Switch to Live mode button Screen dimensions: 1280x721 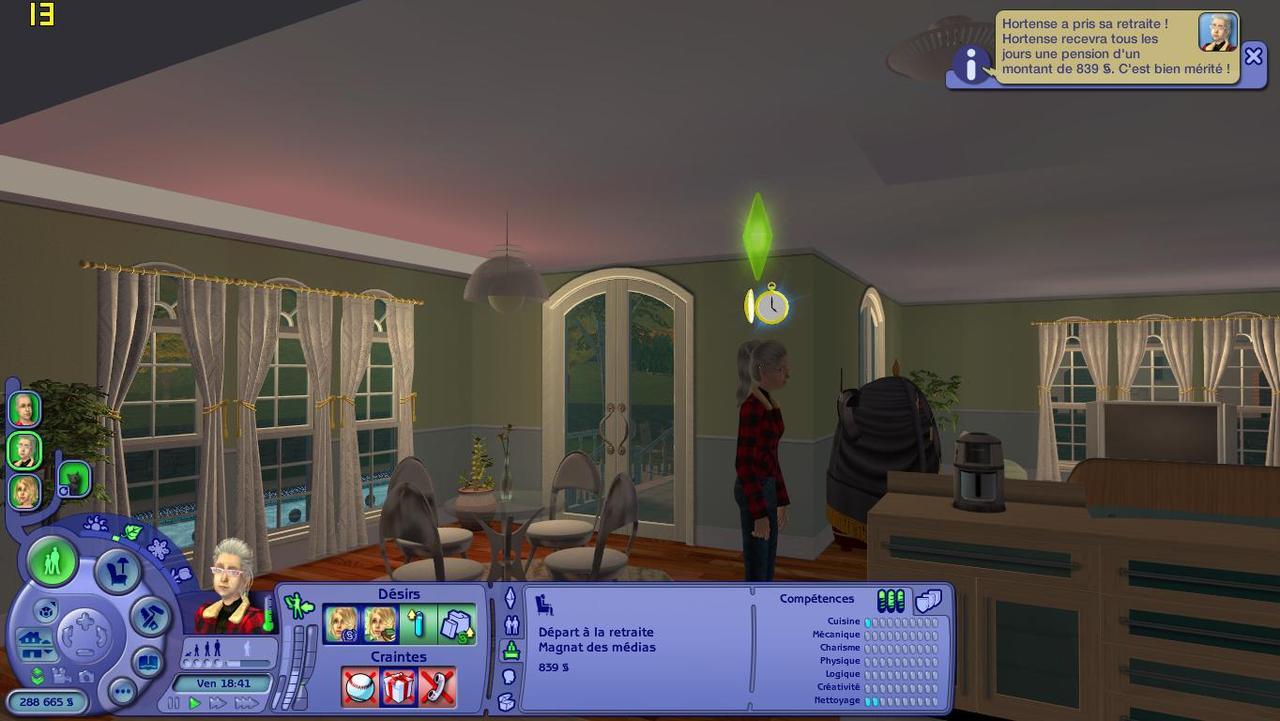[x=52, y=562]
